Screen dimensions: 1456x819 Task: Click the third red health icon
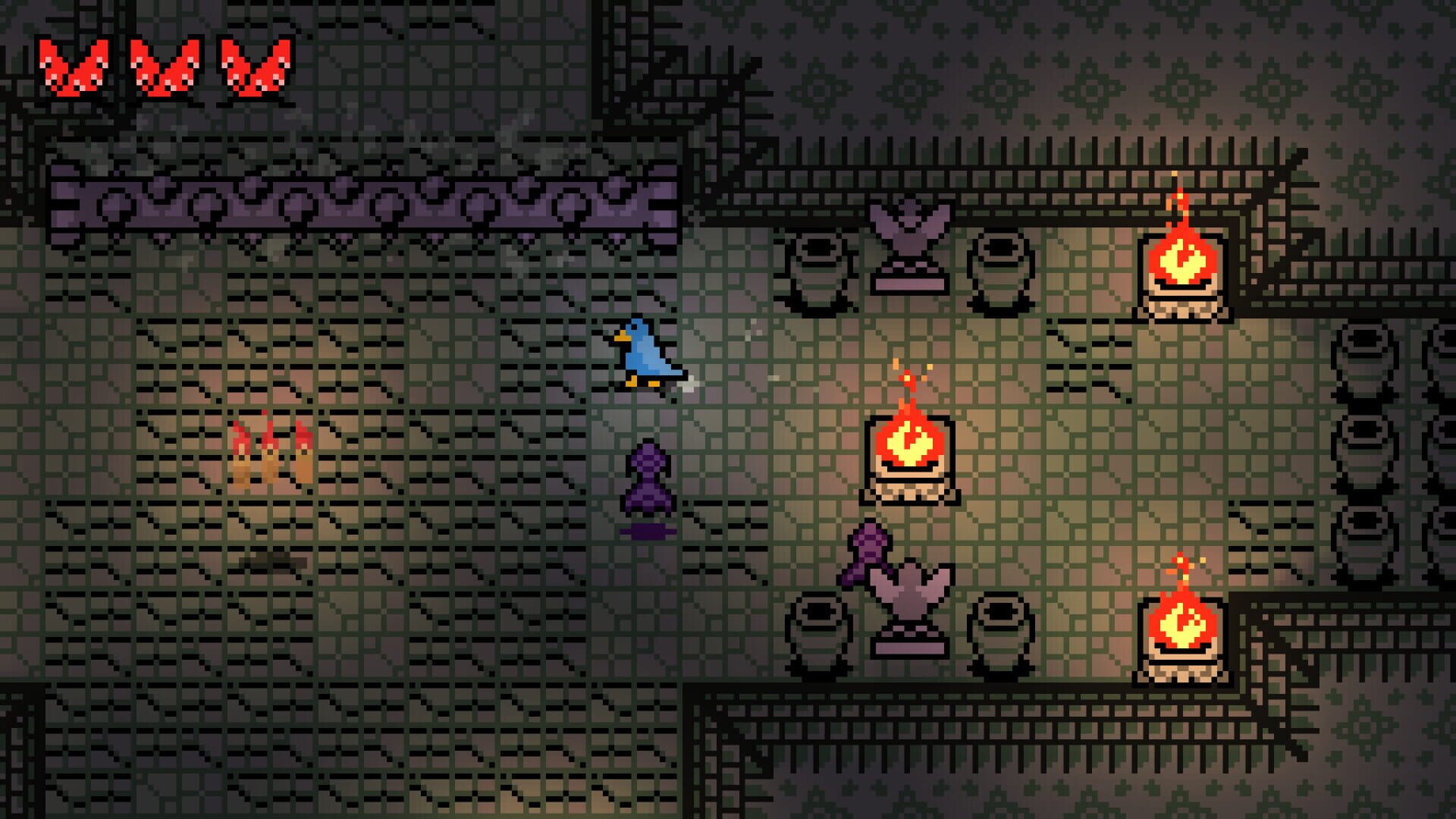tap(254, 64)
